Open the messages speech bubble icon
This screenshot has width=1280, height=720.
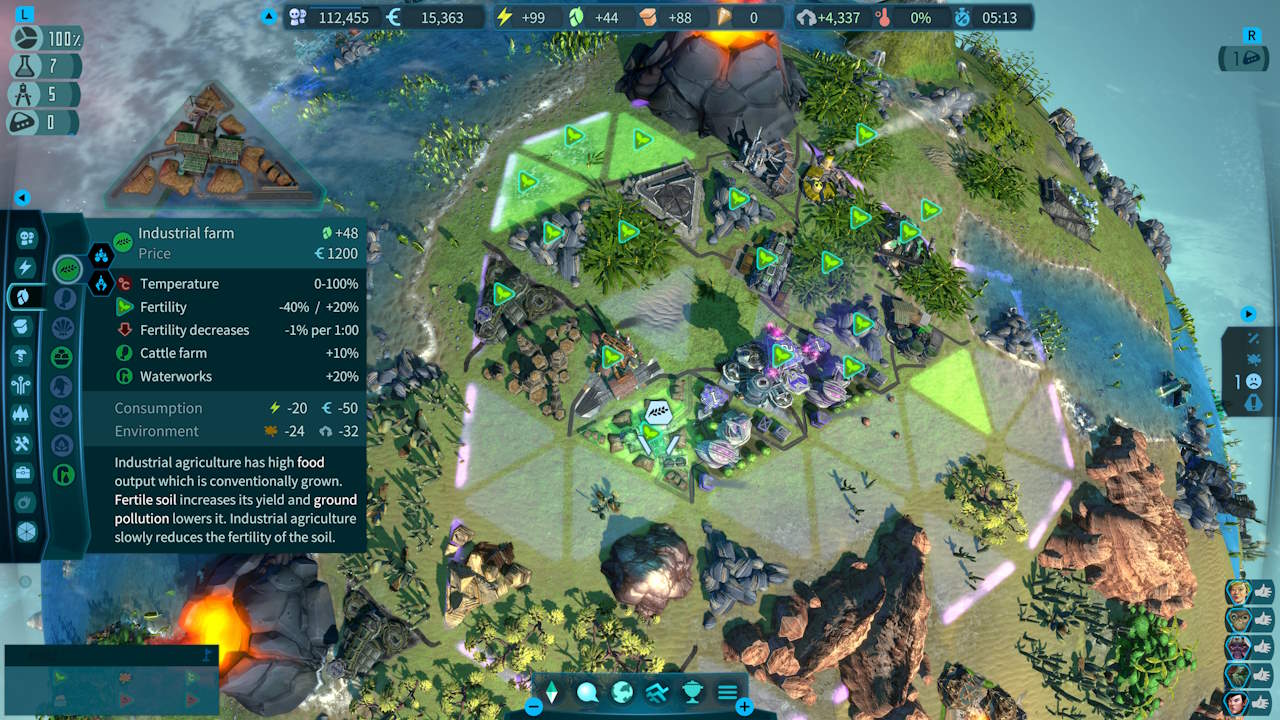[x=587, y=692]
